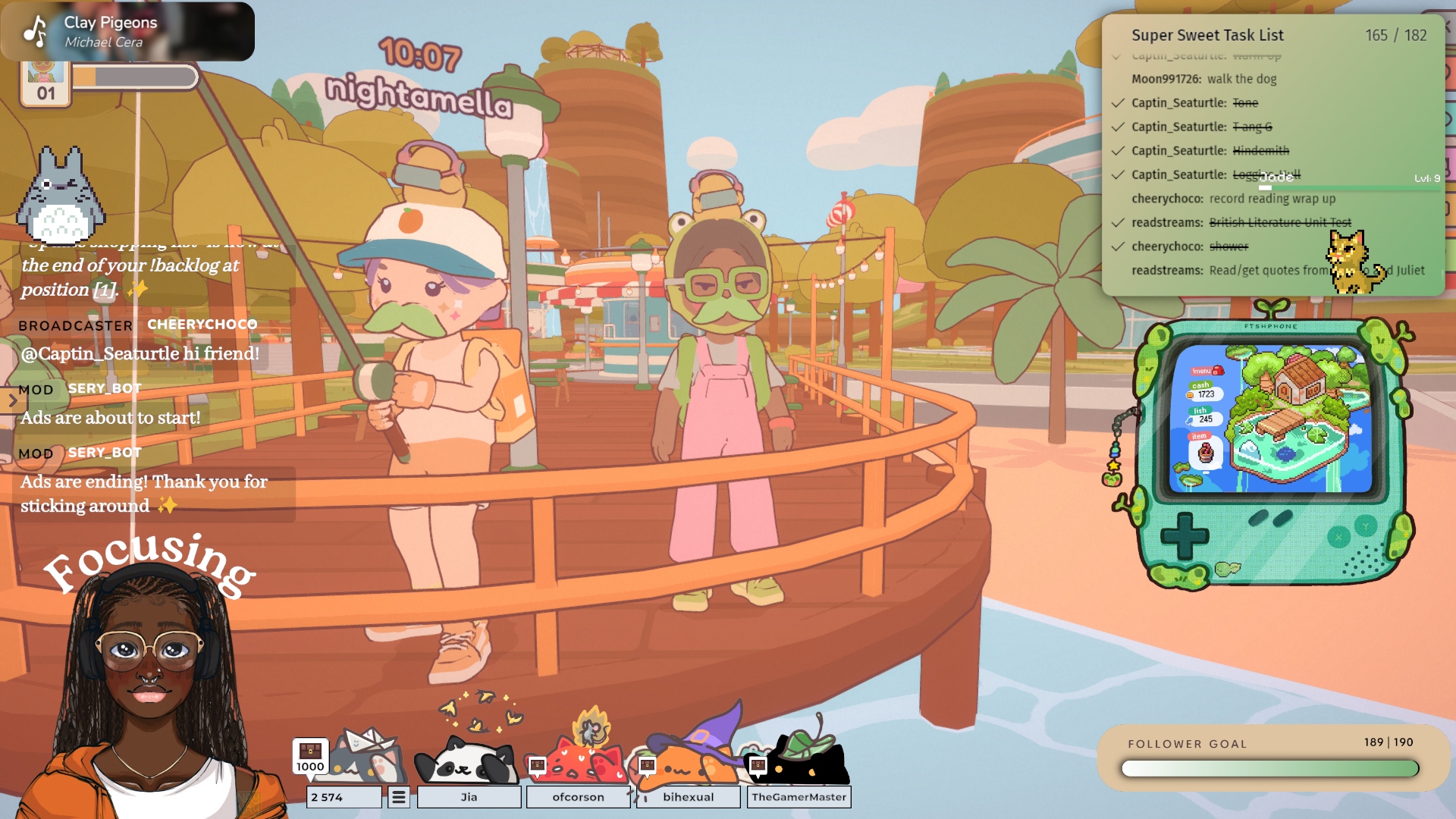The height and width of the screenshot is (819, 1456).
Task: Click the Fishphone's Y button
Action: coord(1366,526)
